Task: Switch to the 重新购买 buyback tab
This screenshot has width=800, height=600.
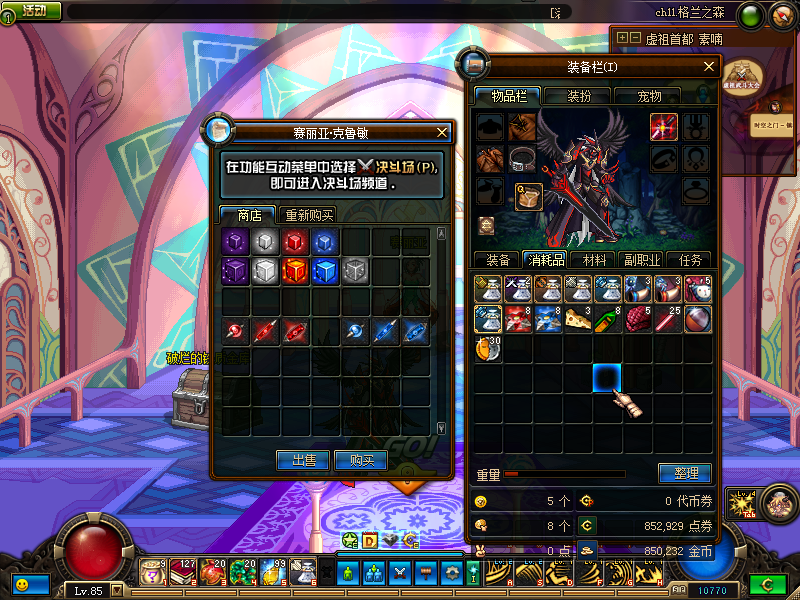Action: coord(309,215)
